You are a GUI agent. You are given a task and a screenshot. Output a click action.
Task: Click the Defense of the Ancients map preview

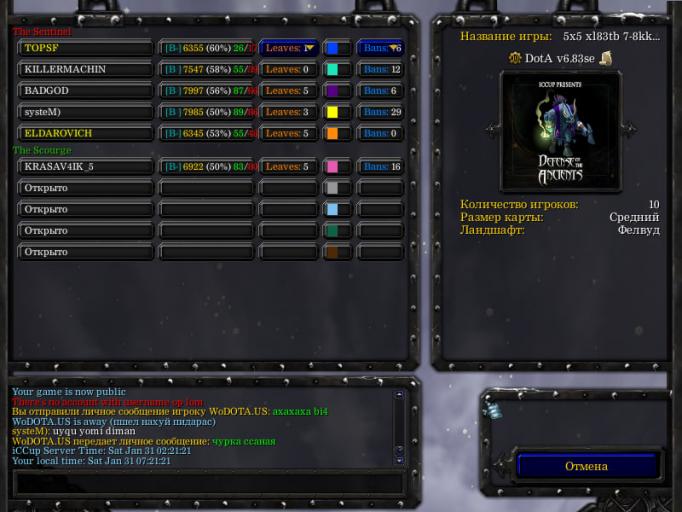coord(560,130)
